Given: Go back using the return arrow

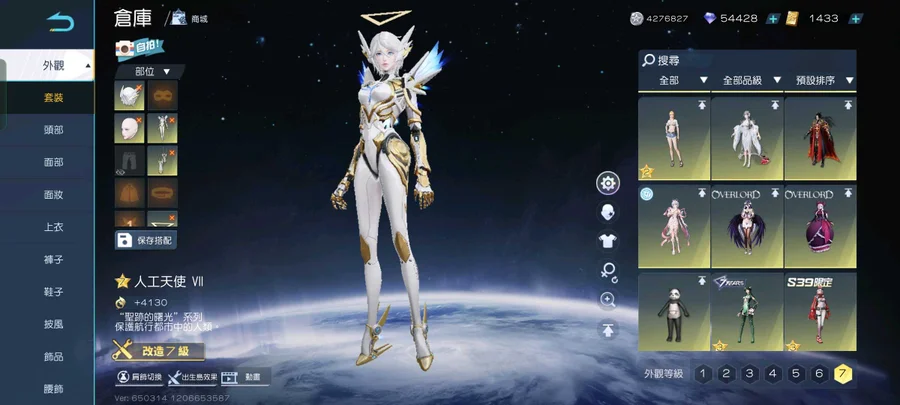Looking at the screenshot, I should tap(61, 20).
